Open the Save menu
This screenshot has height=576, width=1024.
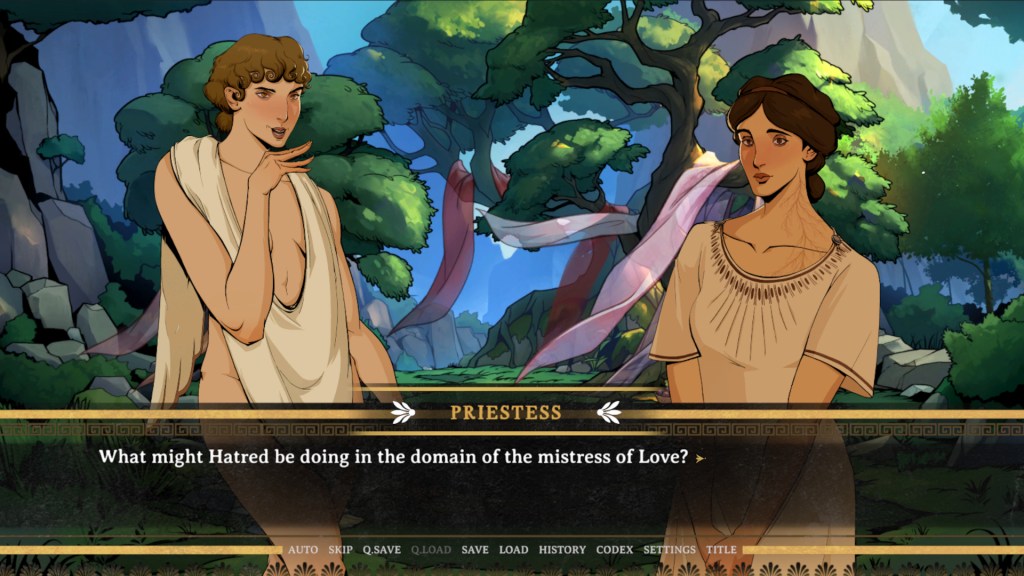click(475, 550)
